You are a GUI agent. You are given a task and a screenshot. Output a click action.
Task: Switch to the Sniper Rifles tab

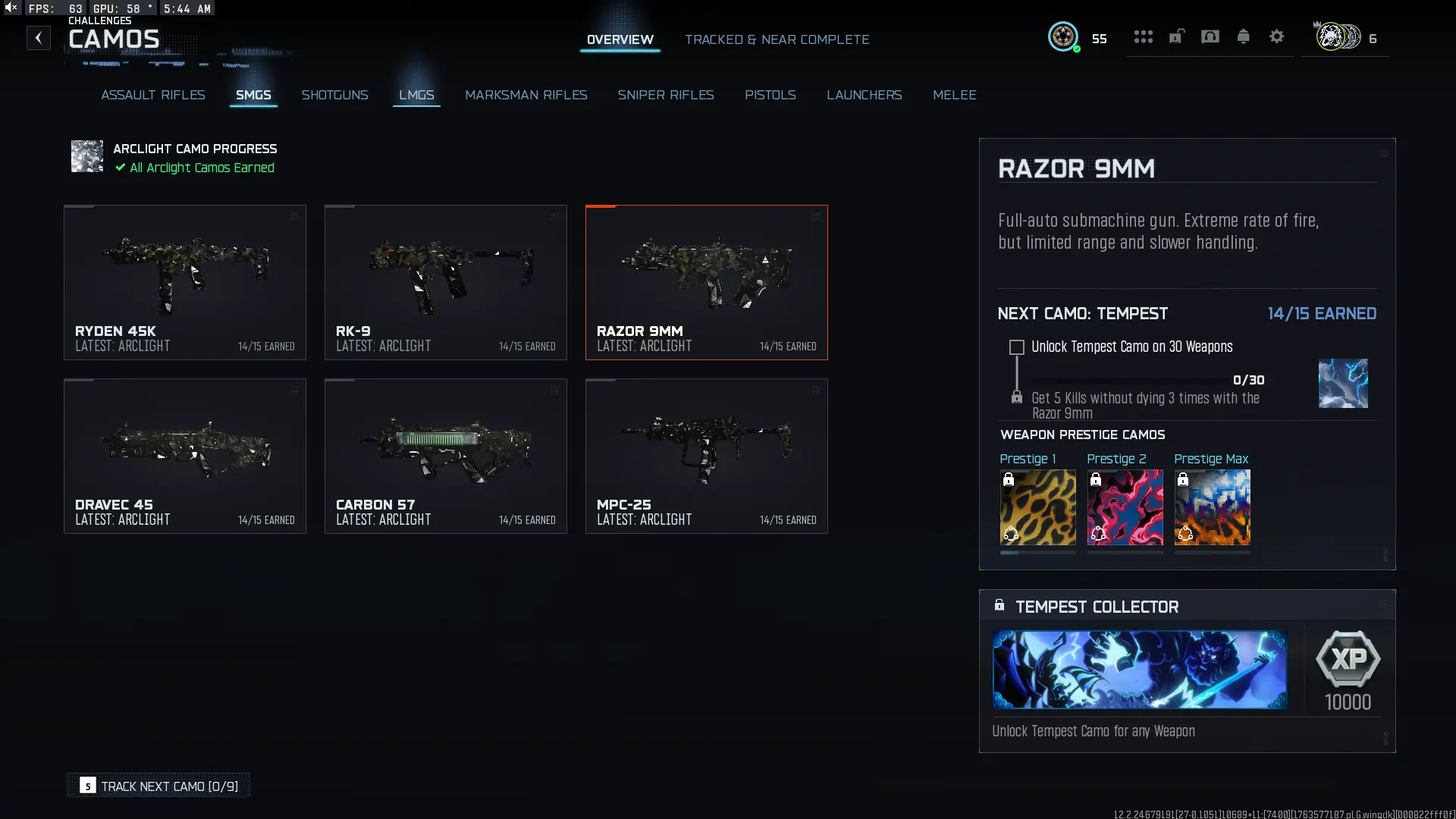(x=666, y=95)
